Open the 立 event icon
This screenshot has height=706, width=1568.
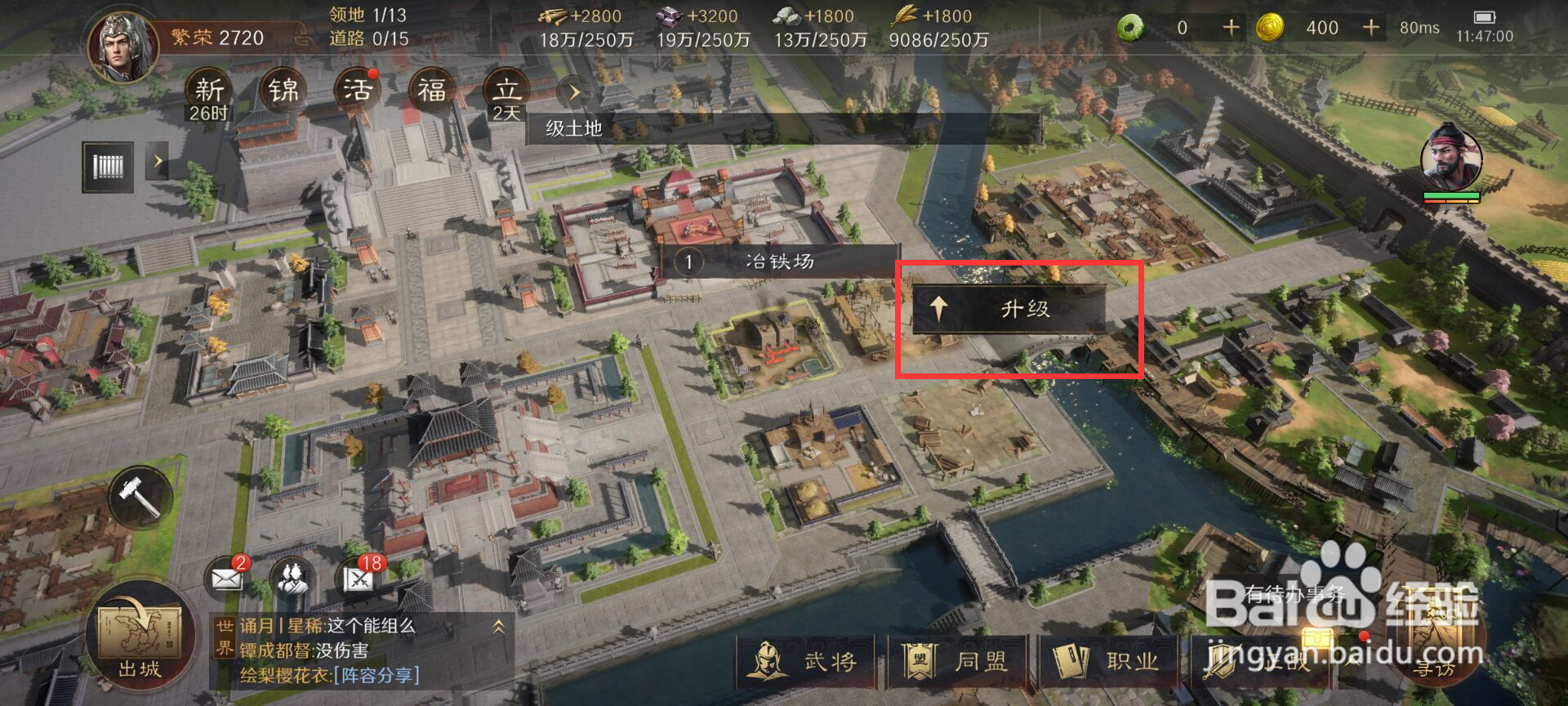tap(506, 92)
